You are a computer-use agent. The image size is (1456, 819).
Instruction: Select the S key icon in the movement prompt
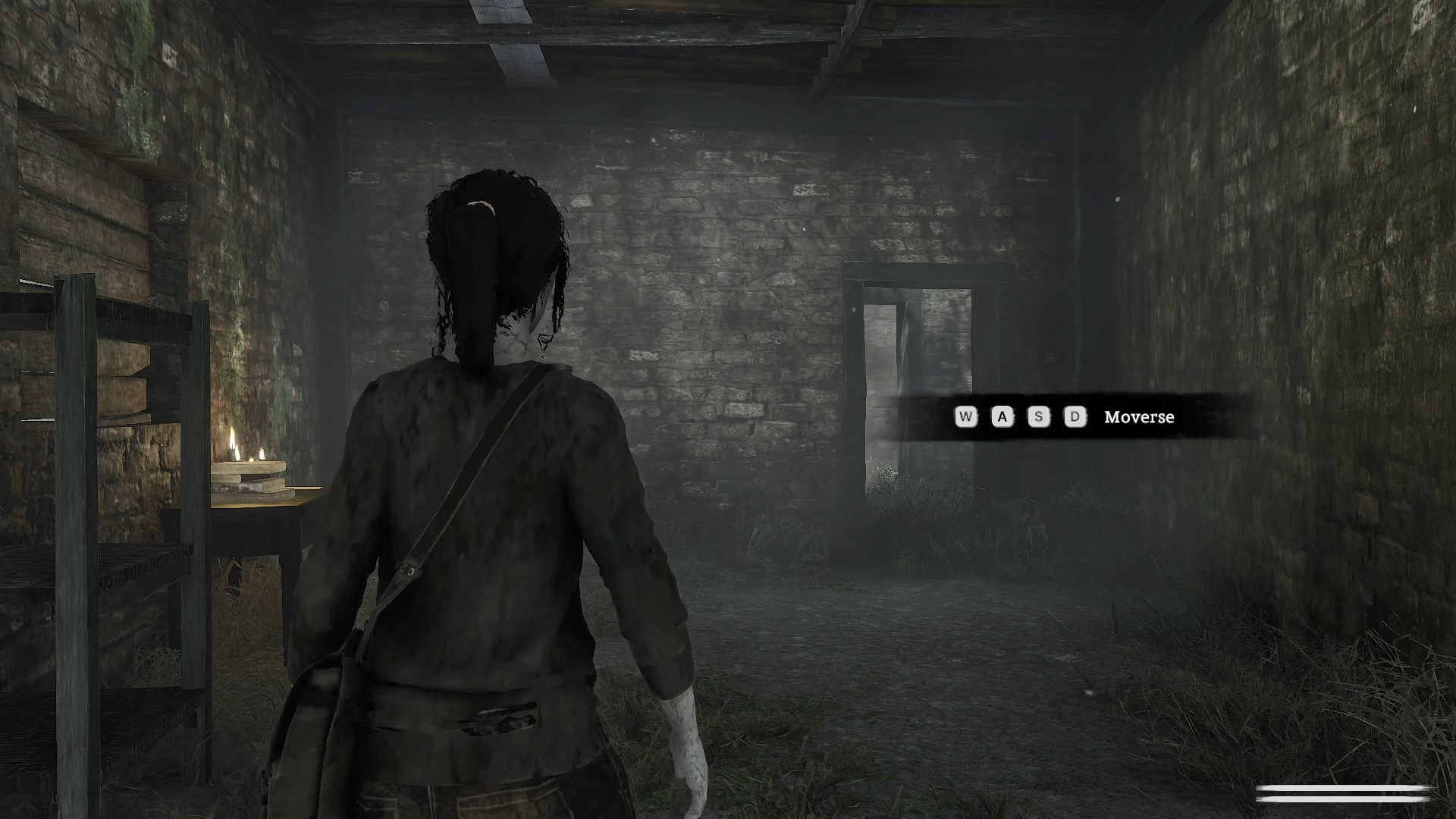[x=1037, y=417]
